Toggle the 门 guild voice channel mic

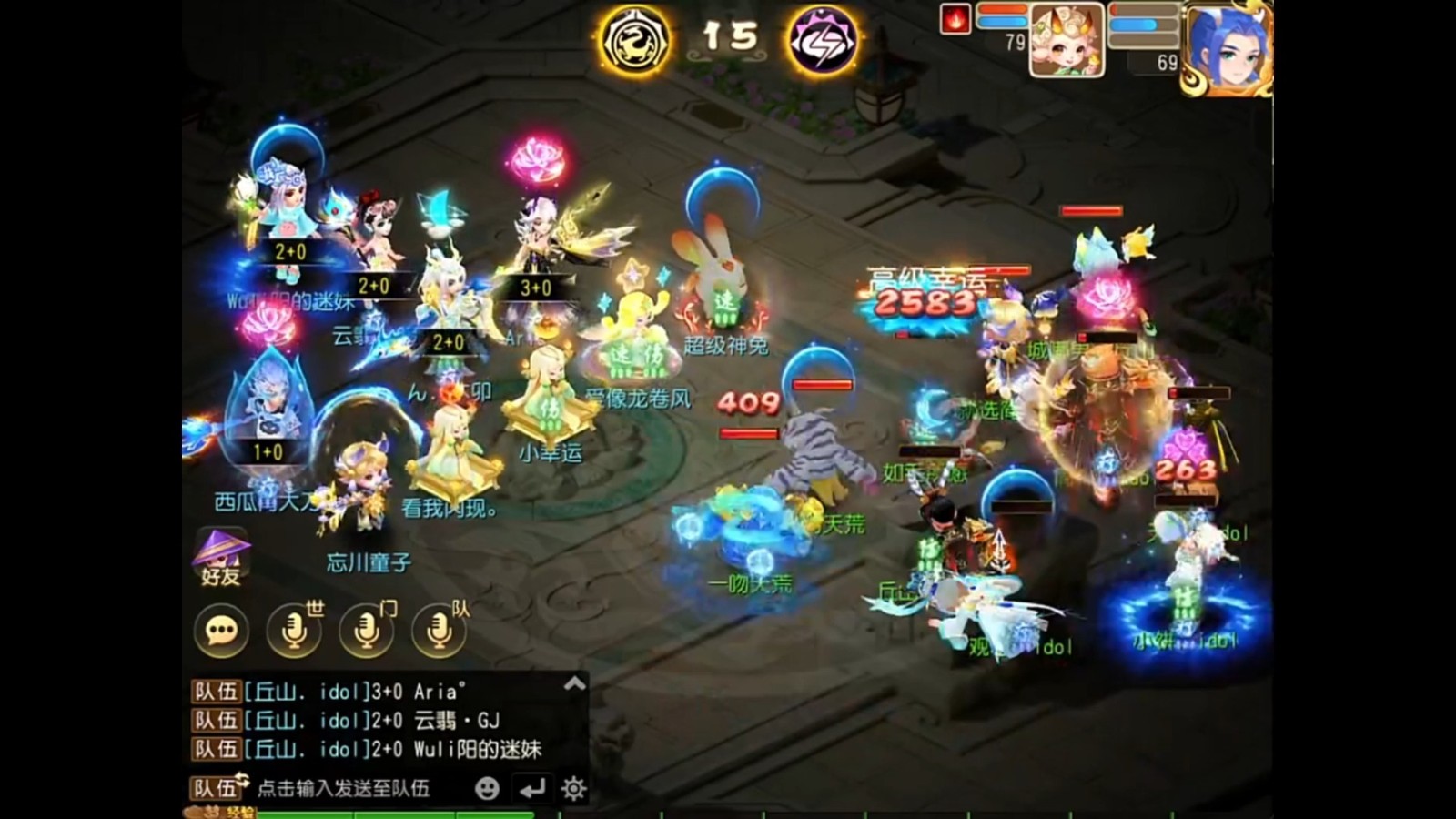coord(366,631)
